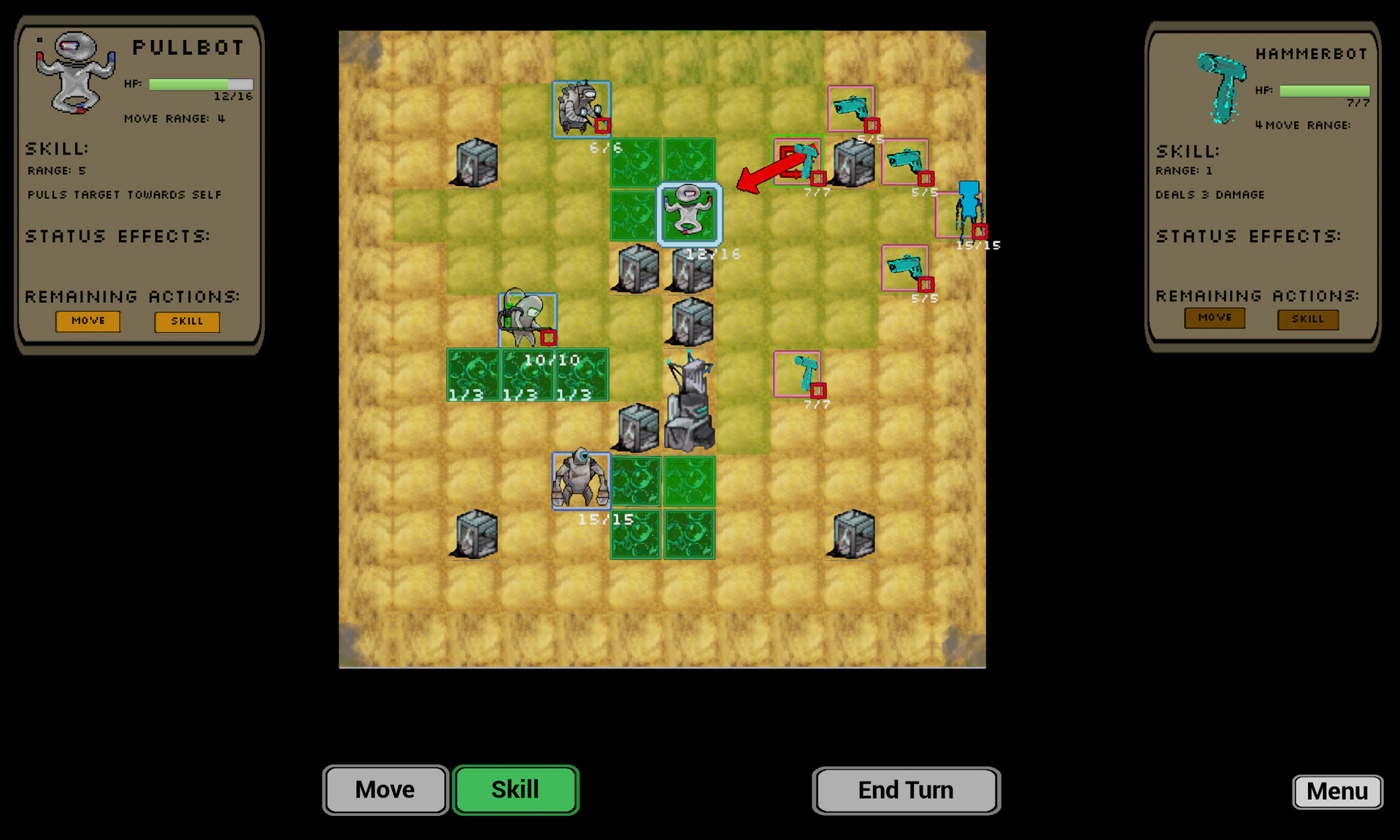Click the Move action indicator in the Hammerbot panel
1400x840 pixels.
click(1214, 317)
